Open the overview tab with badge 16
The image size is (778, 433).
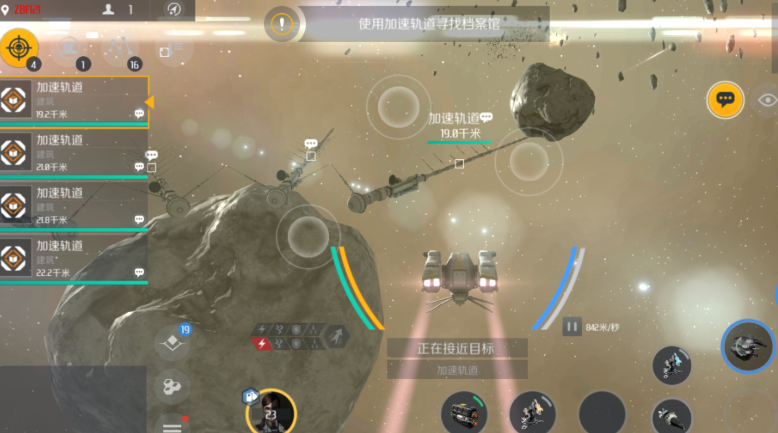point(121,48)
